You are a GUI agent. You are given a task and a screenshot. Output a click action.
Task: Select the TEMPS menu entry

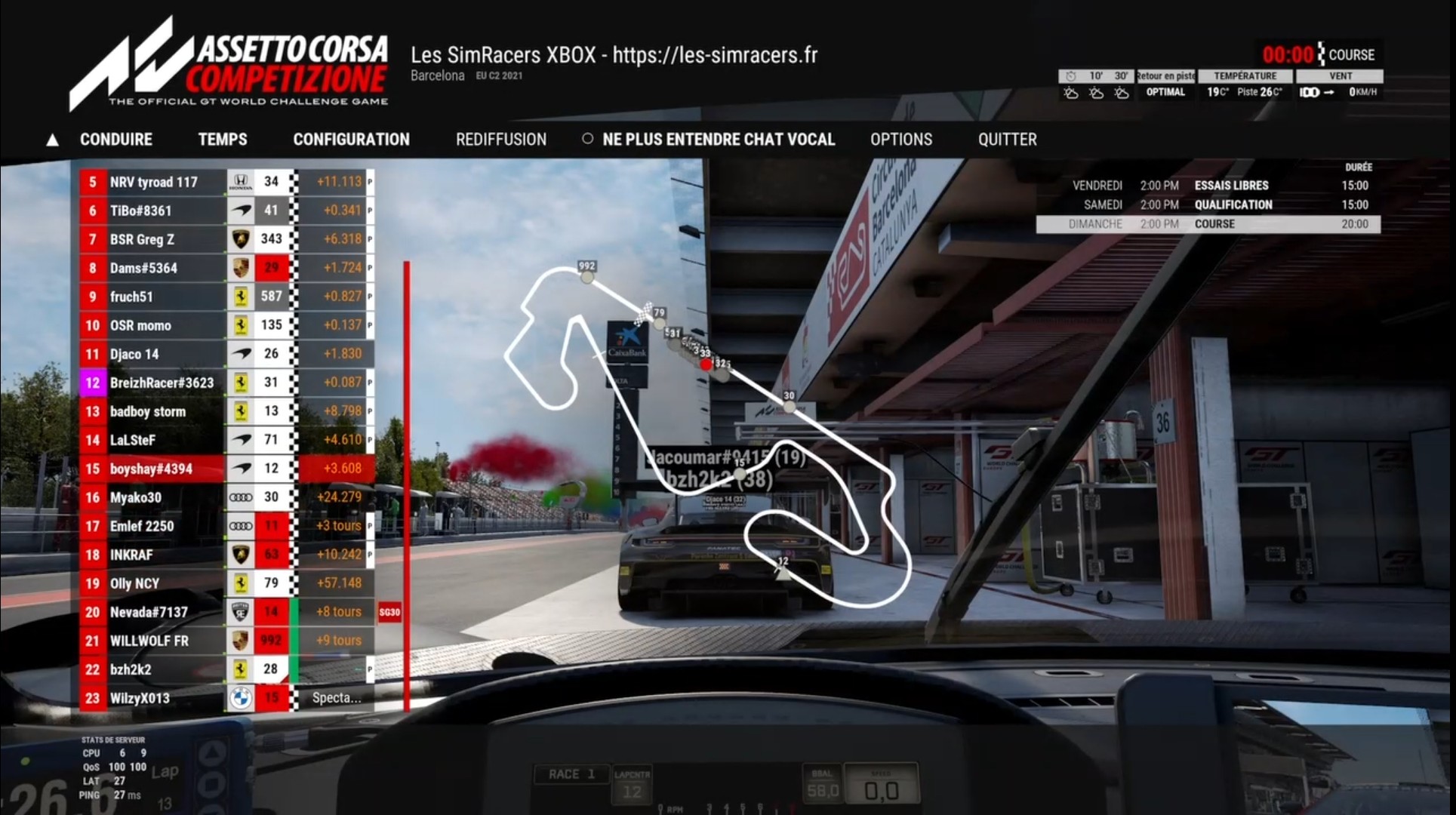(222, 140)
